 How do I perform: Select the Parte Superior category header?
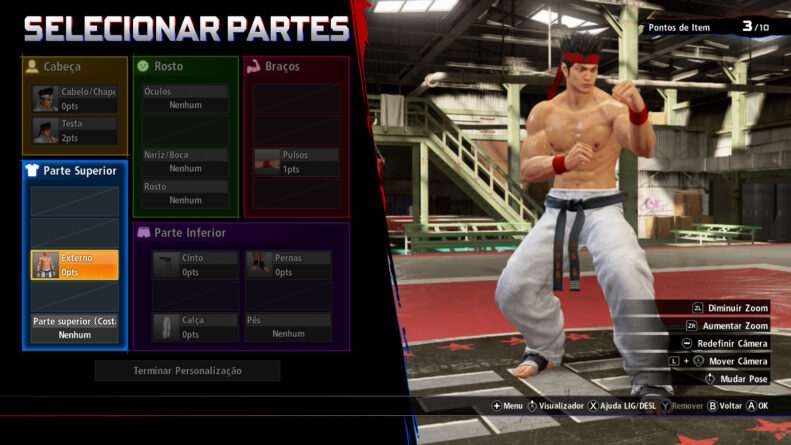click(75, 171)
